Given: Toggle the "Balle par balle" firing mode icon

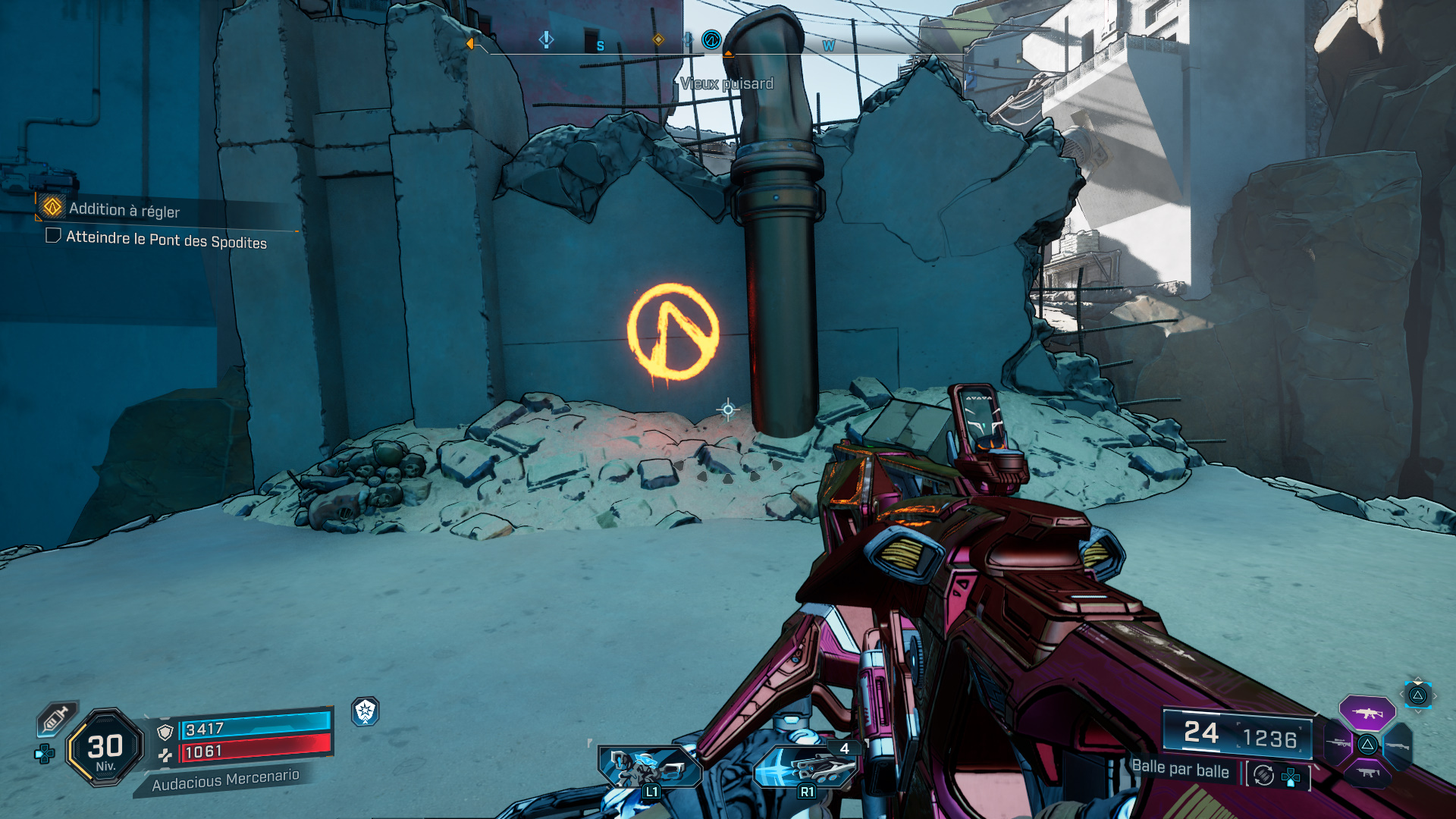Looking at the screenshot, I should coord(1263,775).
